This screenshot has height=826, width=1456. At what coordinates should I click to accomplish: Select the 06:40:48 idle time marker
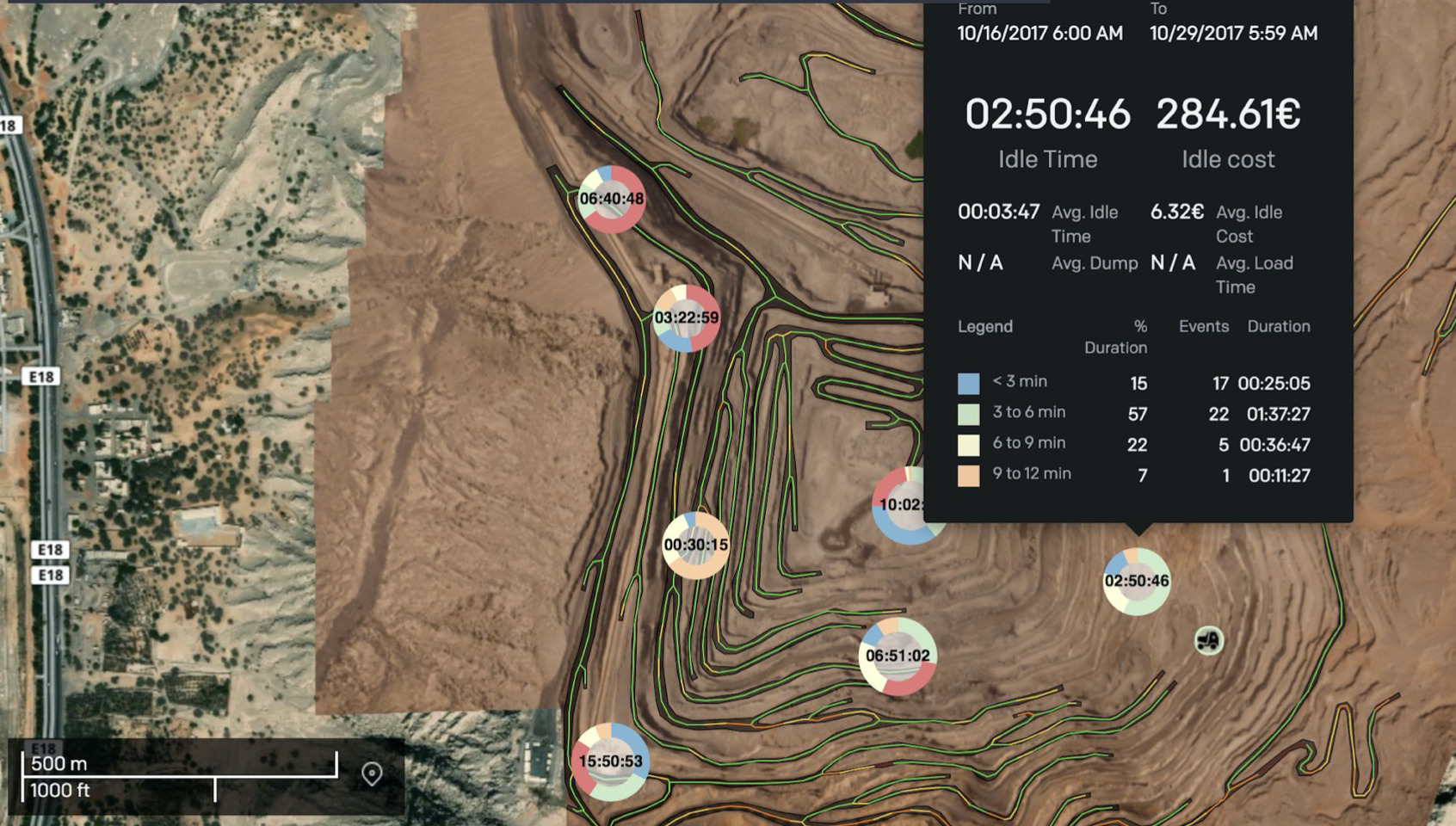(x=611, y=199)
